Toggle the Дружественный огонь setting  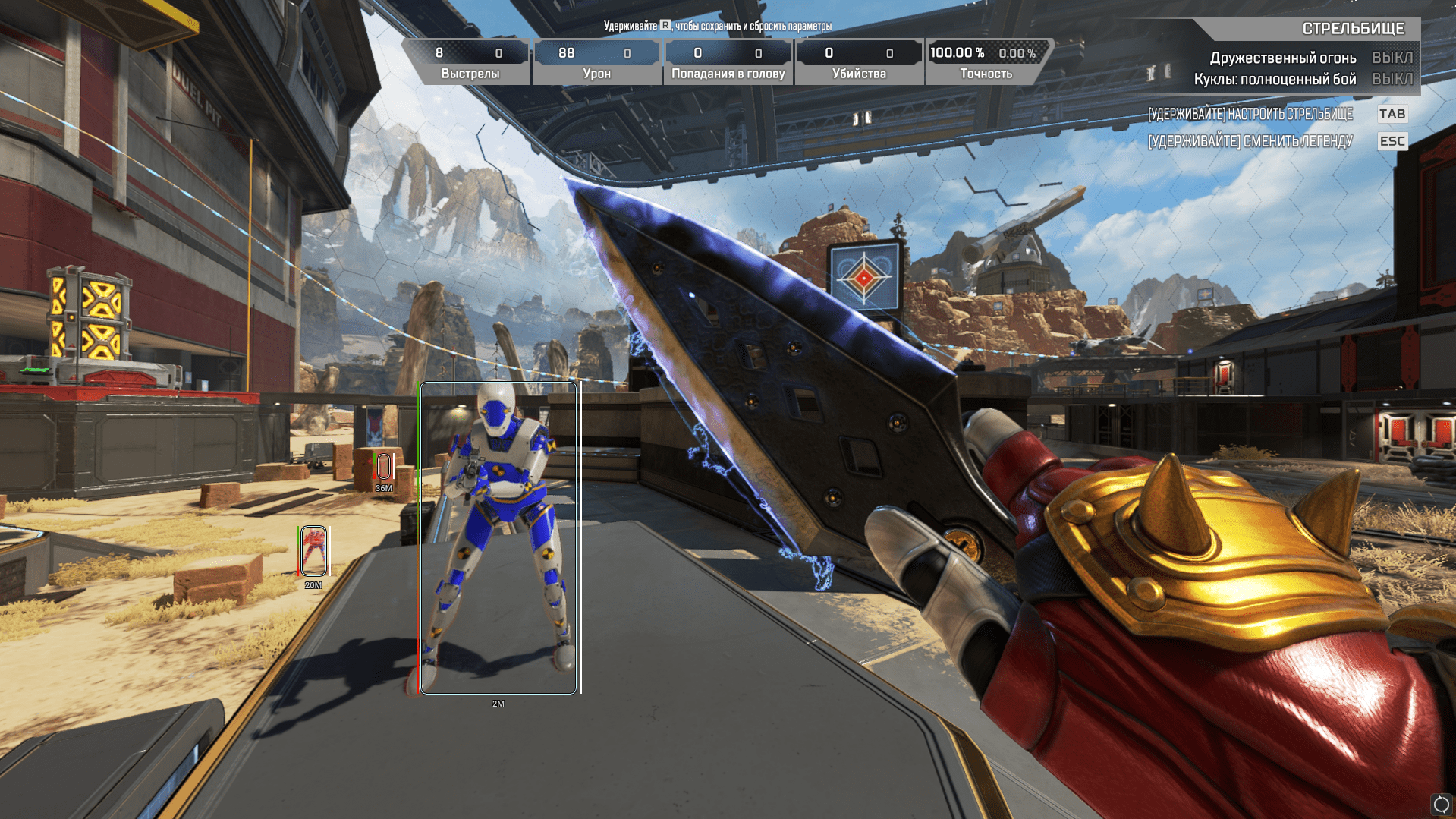[x=1392, y=58]
